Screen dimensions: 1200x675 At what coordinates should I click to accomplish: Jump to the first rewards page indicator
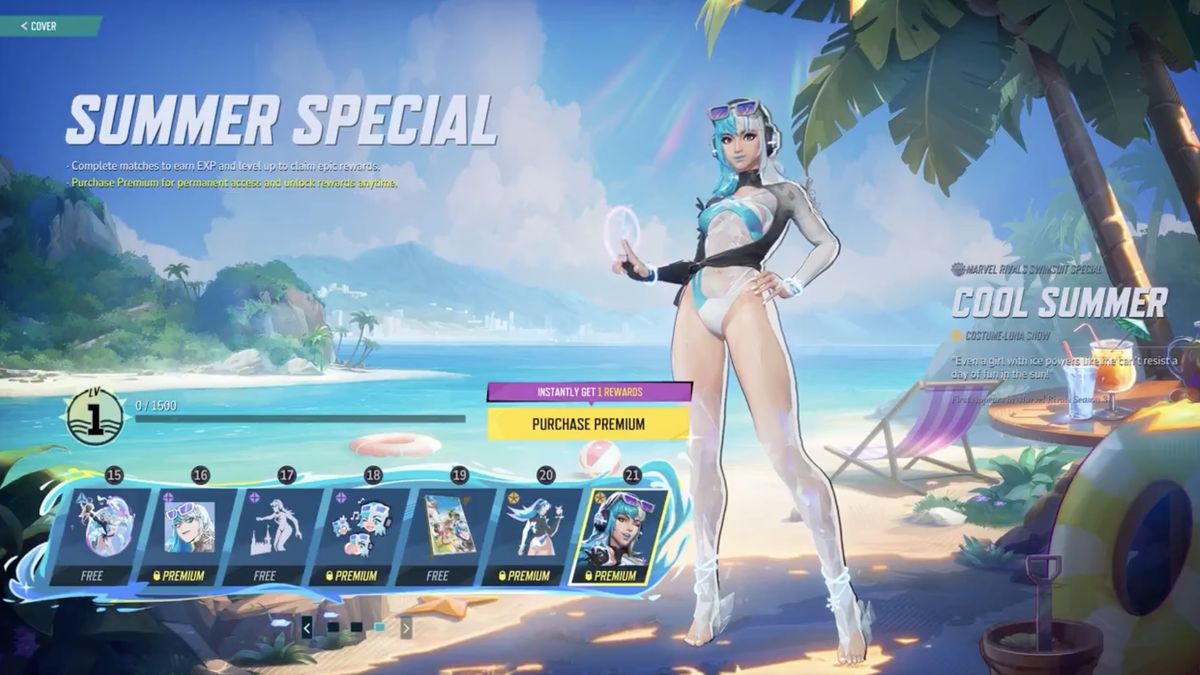click(x=332, y=628)
